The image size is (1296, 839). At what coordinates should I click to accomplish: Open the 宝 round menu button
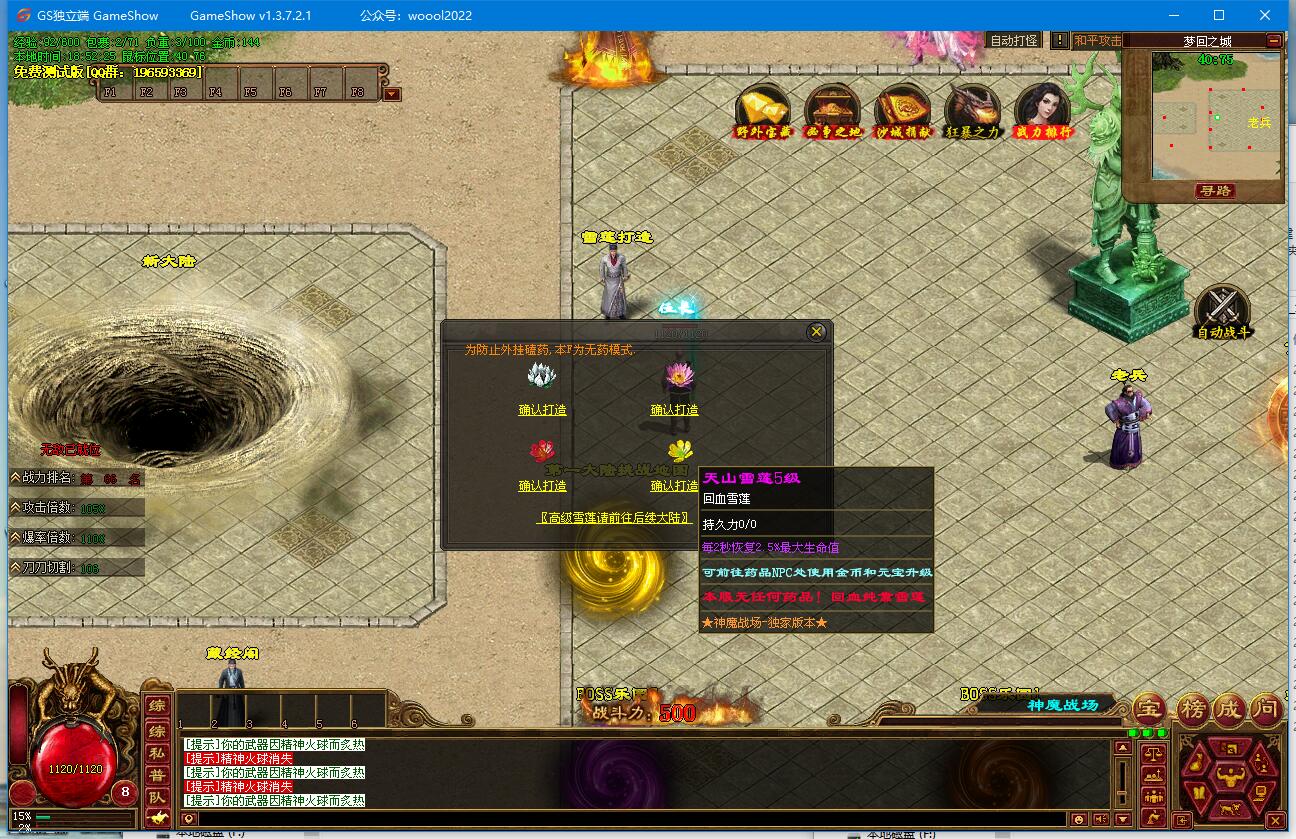click(1150, 710)
